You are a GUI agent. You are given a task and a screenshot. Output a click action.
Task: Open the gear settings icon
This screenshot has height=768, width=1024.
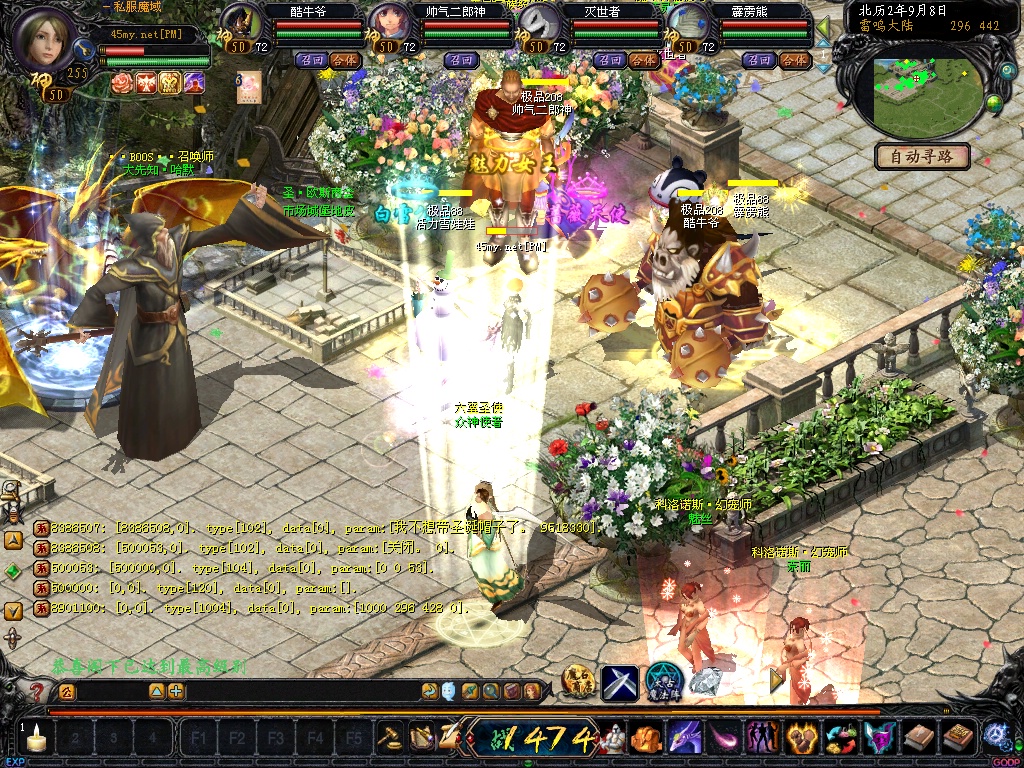pos(996,736)
